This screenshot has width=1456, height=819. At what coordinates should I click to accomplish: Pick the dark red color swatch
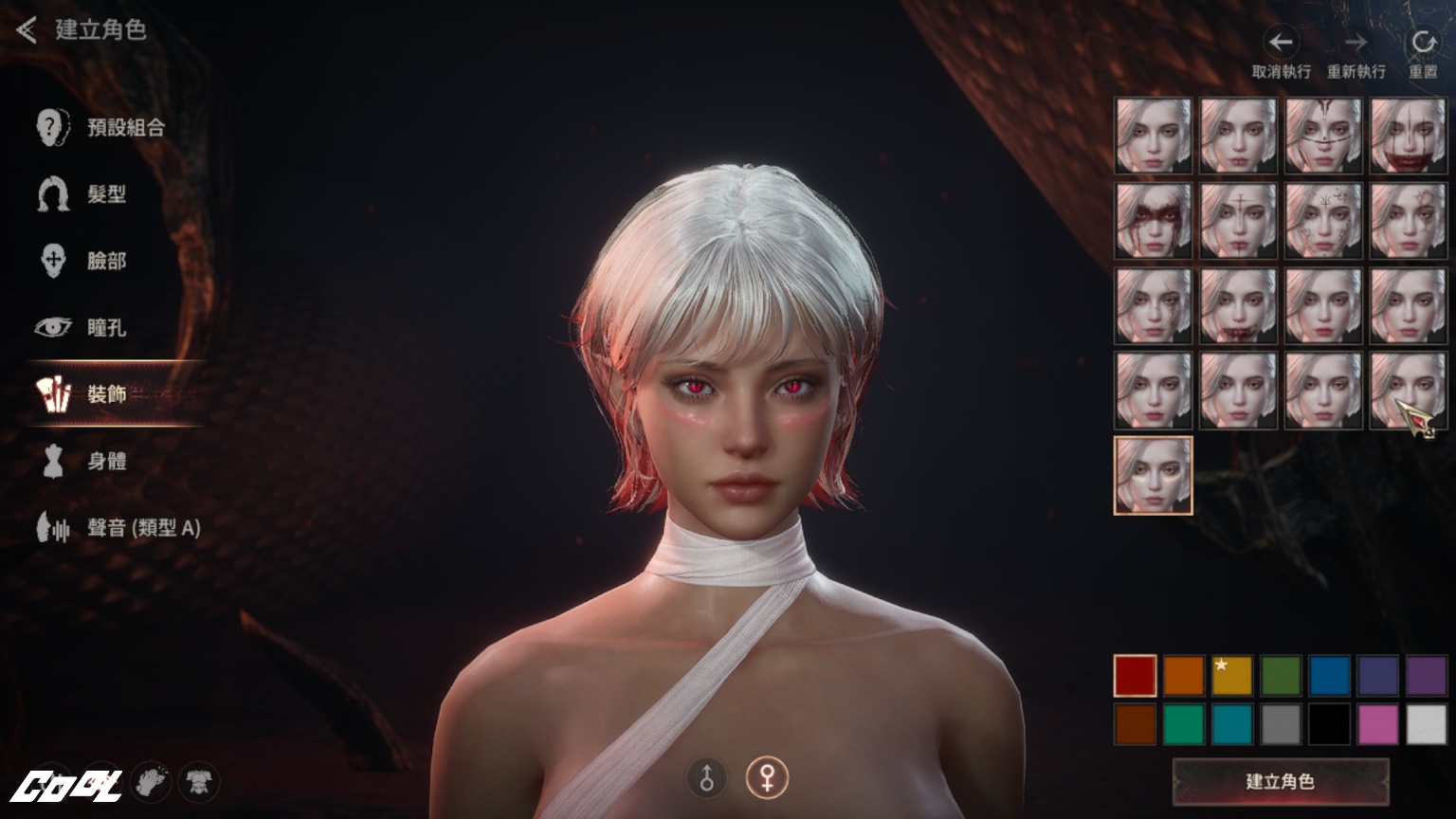1135,676
